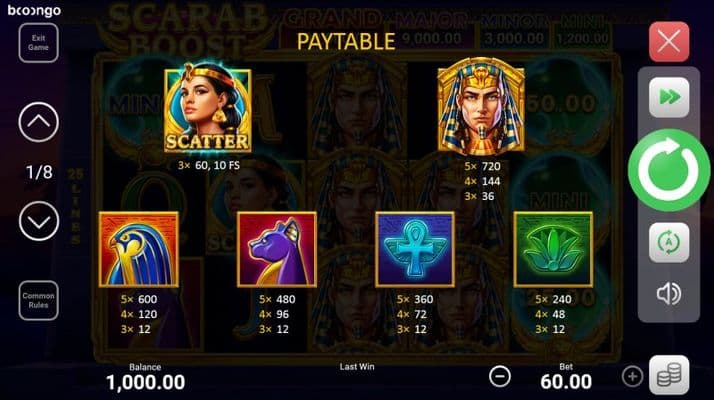The image size is (714, 400).
Task: Go to the next paytable page
Action: tap(39, 221)
